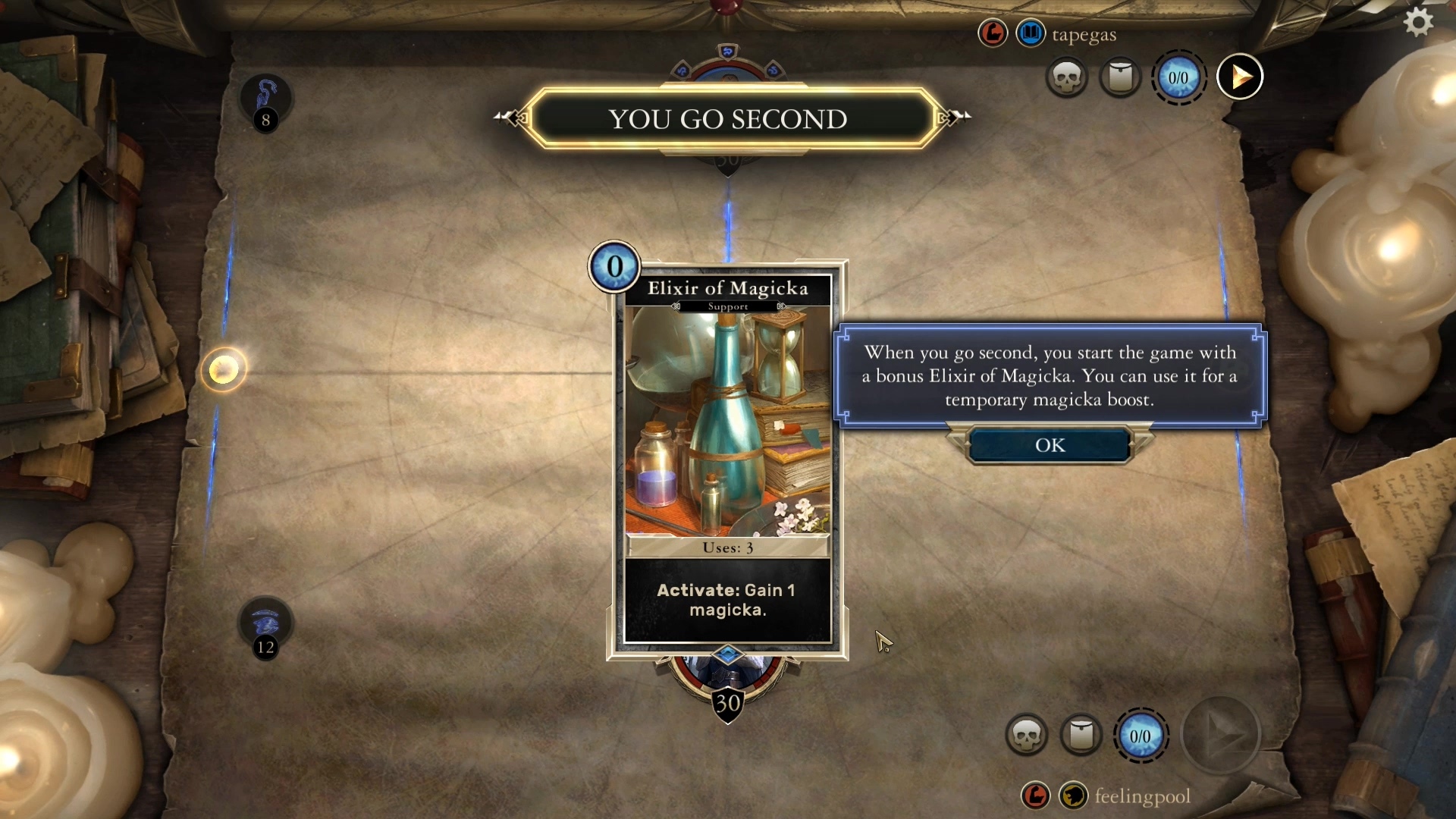Select your player avatar with 30 health
The width and height of the screenshot is (1456, 819).
coord(727,681)
